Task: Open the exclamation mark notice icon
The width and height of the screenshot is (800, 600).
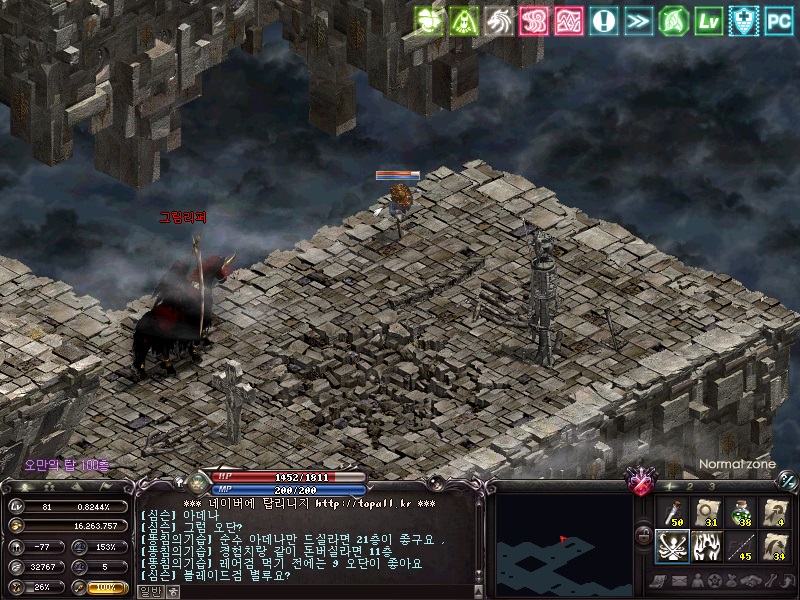Action: pos(603,19)
